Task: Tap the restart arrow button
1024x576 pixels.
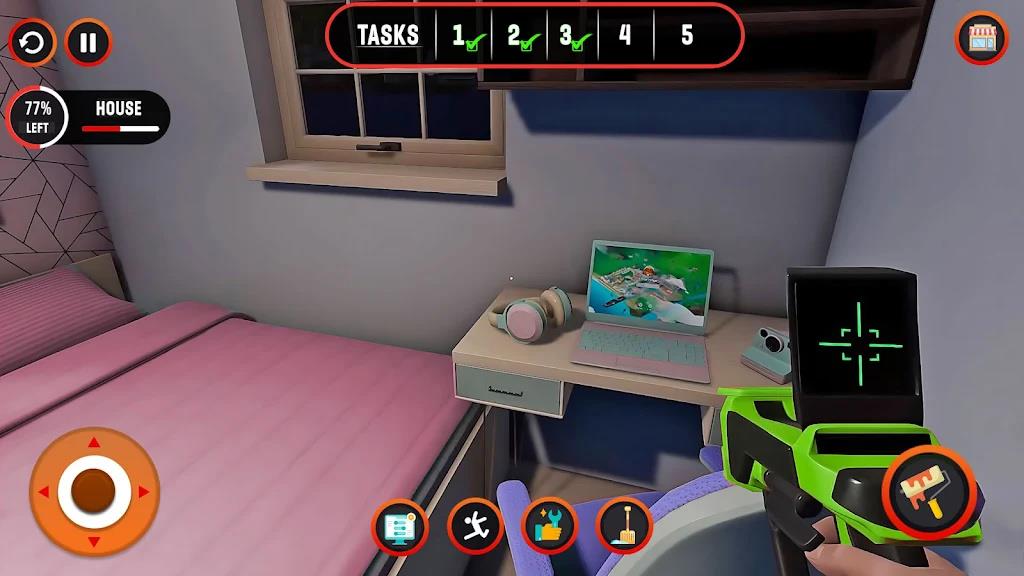Action: [x=33, y=43]
